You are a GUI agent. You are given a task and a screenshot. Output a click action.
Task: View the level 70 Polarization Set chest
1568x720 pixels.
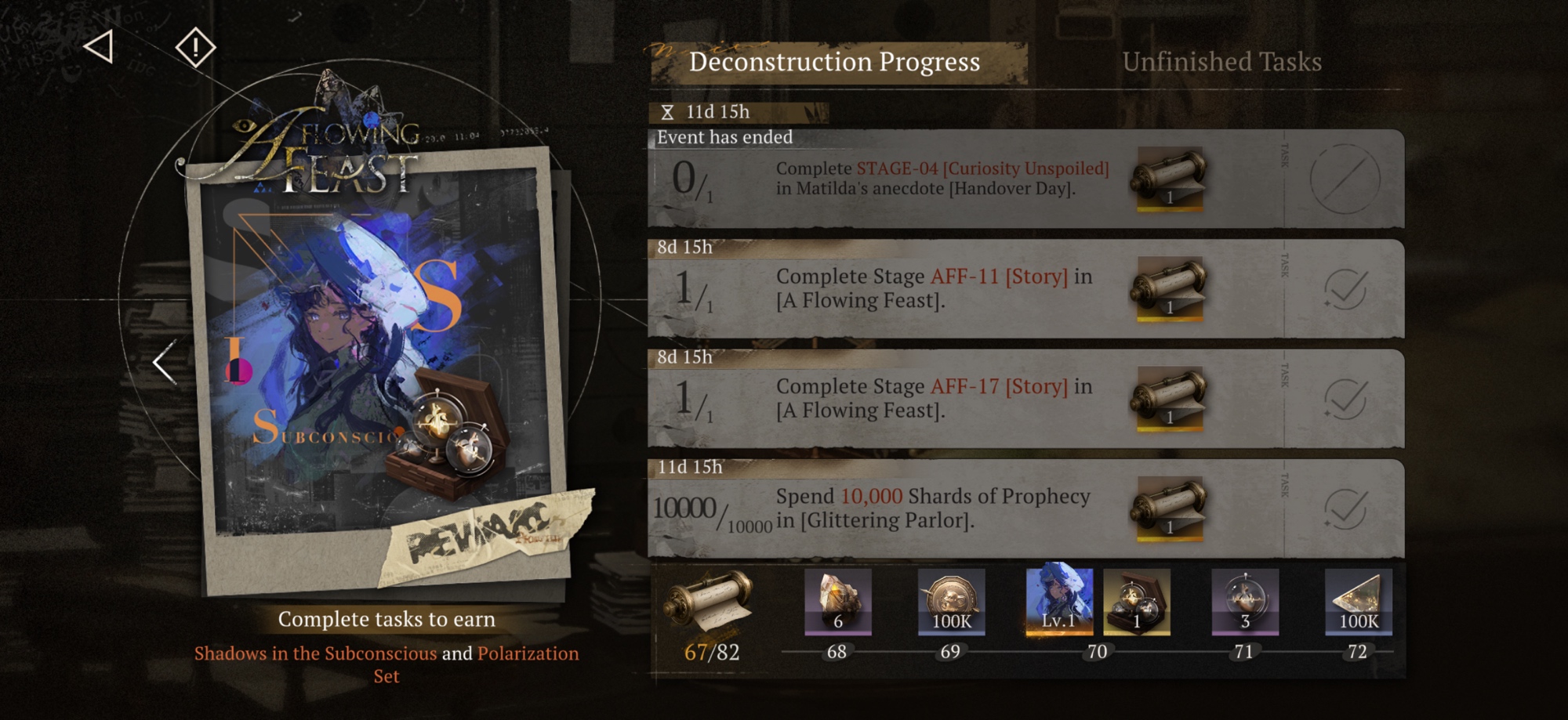pos(1137,602)
